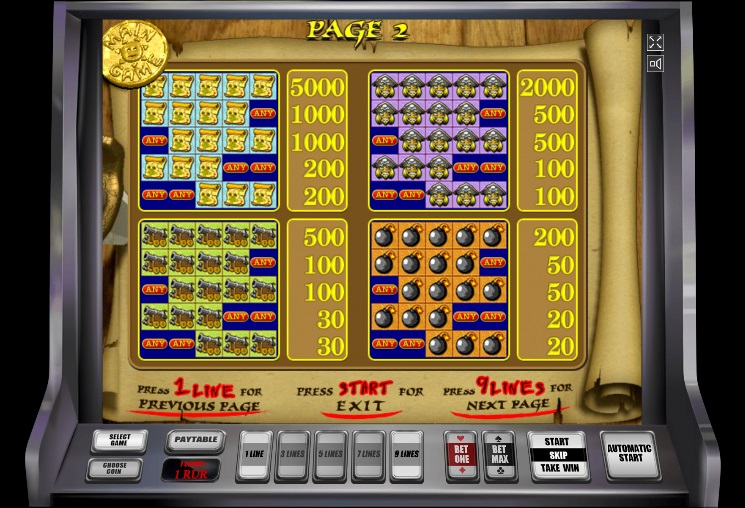745x508 pixels.
Task: Hit the Bet Max button
Action: (x=498, y=455)
